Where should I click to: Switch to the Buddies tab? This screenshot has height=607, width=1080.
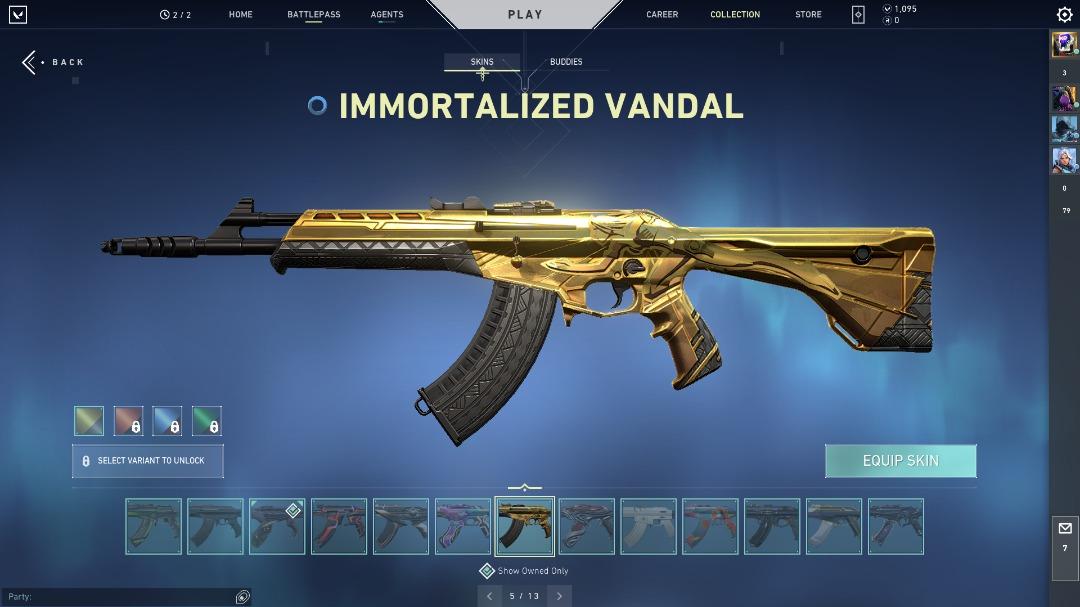[566, 62]
